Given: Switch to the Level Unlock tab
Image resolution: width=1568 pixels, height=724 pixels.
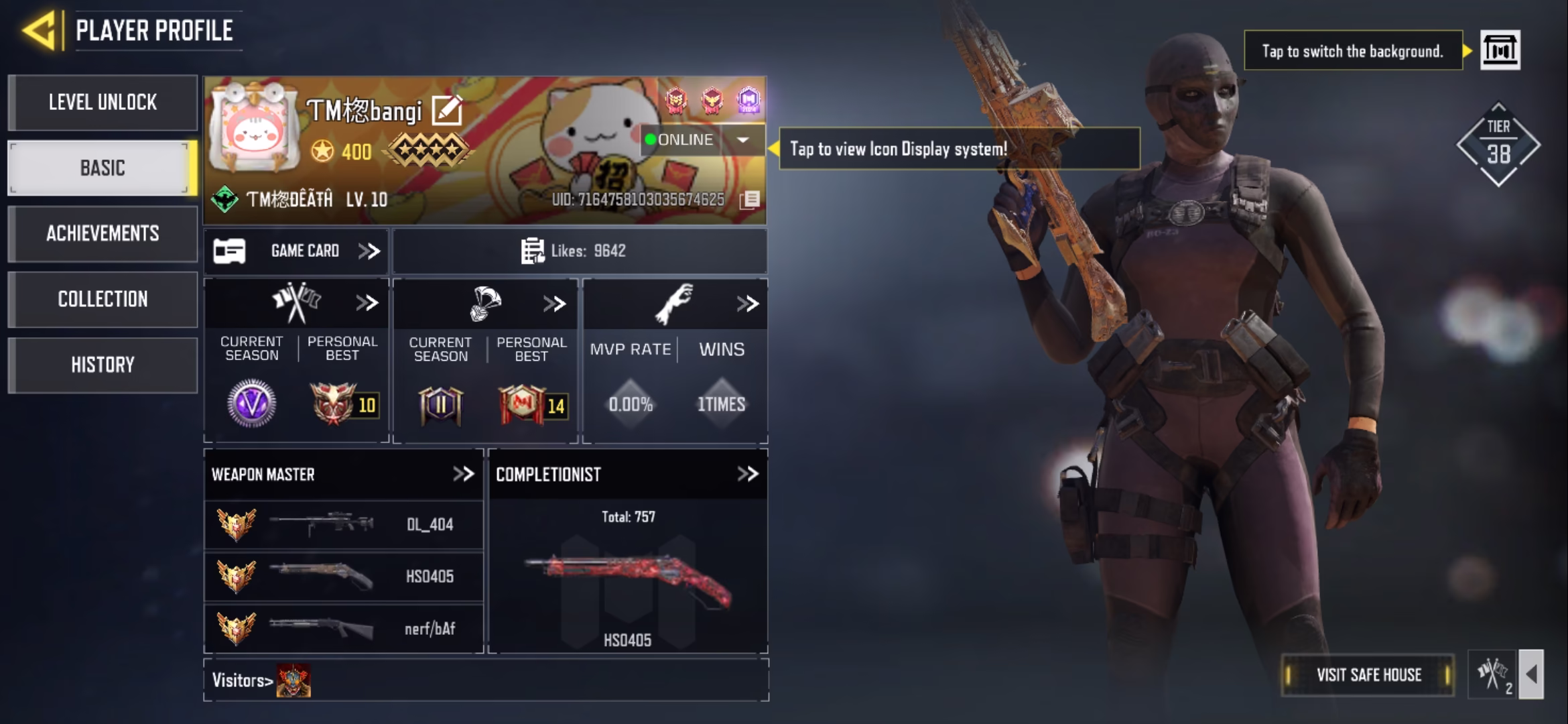Looking at the screenshot, I should coord(103,103).
